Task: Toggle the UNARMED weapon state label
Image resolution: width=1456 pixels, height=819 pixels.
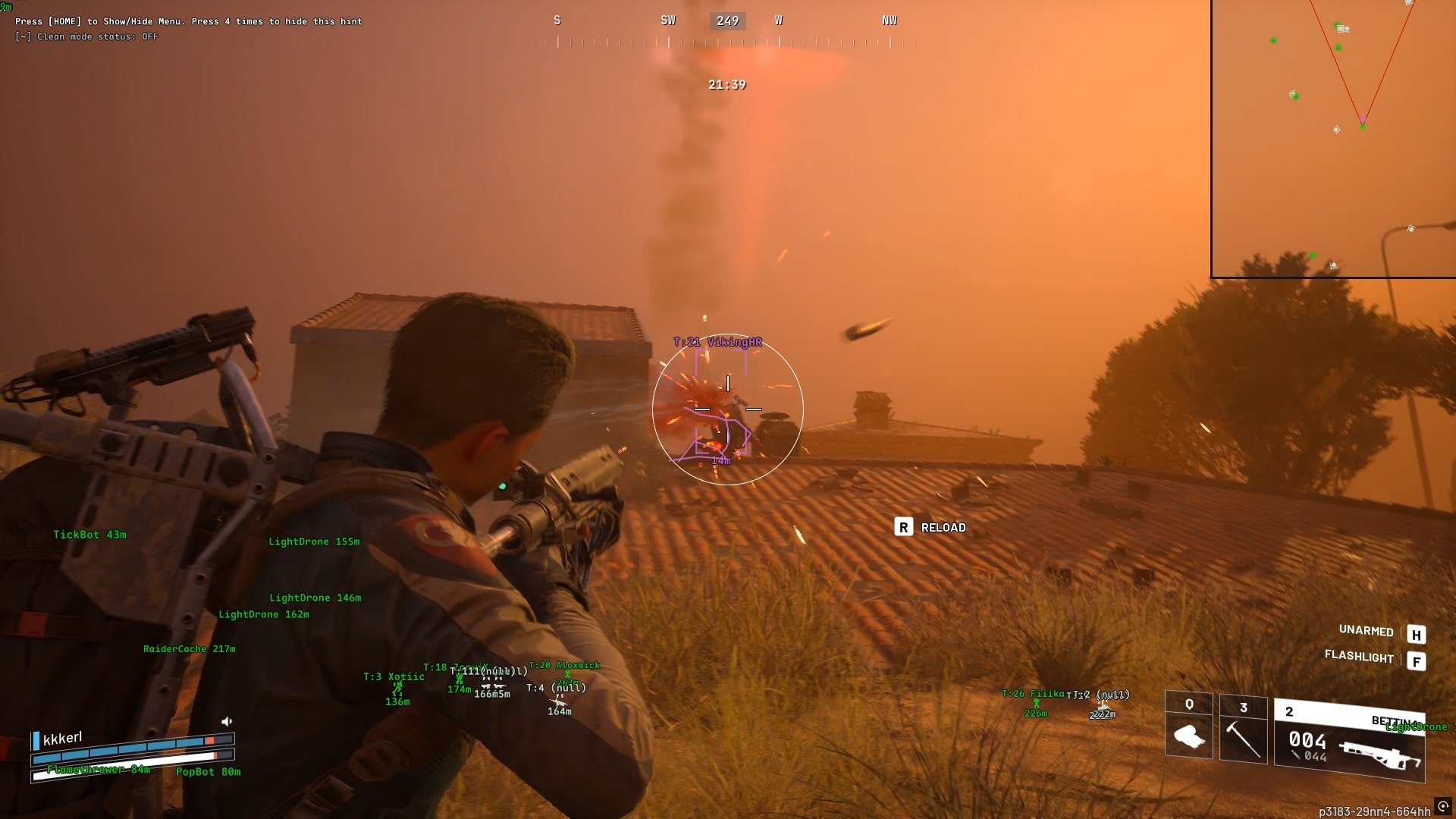Action: point(1366,631)
